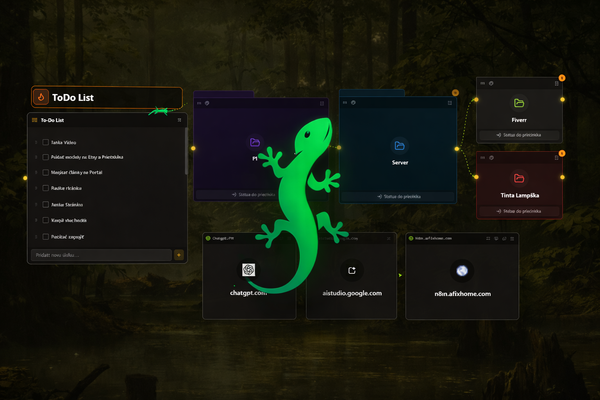The width and height of the screenshot is (600, 400).
Task: Click the orange add-task plus button
Action: pyautogui.click(x=179, y=255)
